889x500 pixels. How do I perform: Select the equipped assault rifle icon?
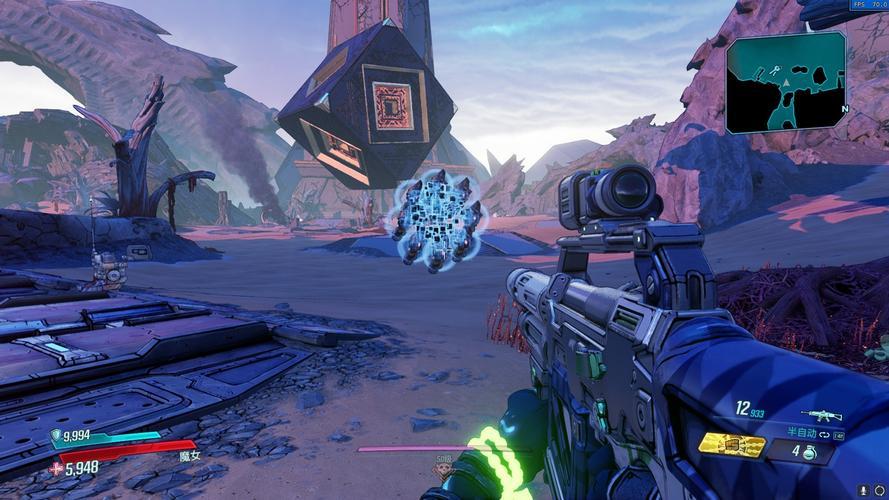pos(822,415)
